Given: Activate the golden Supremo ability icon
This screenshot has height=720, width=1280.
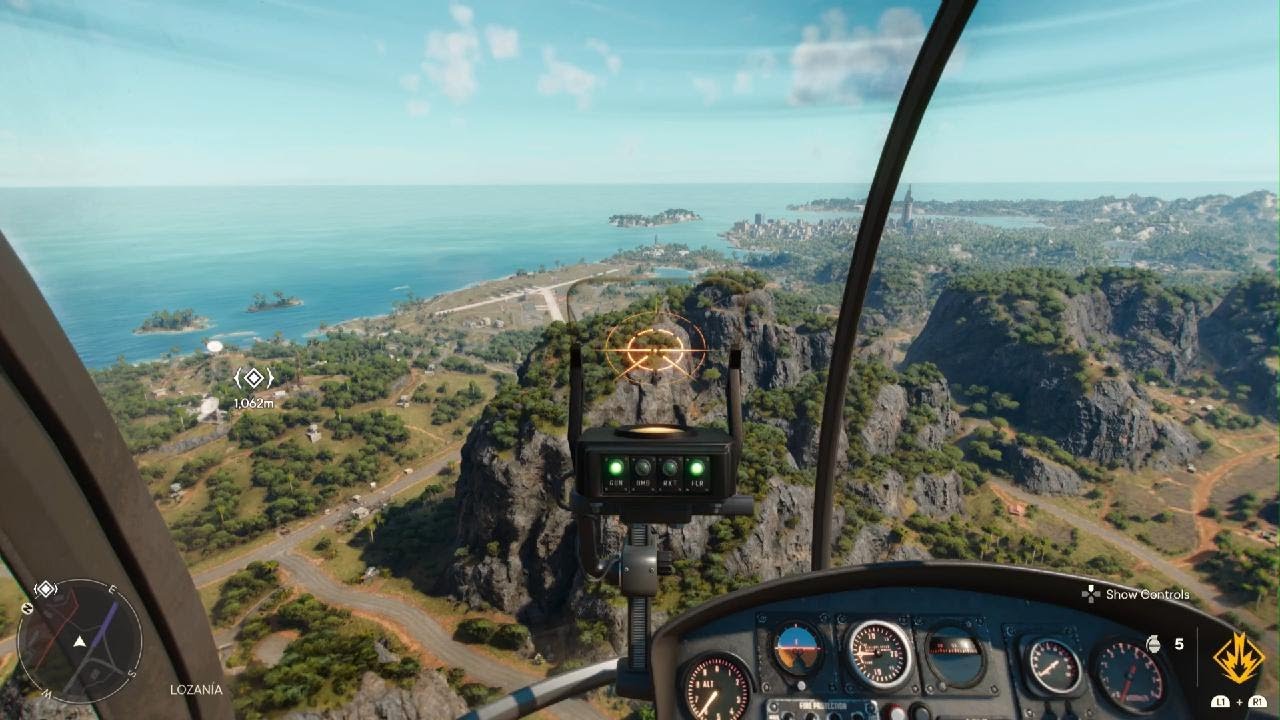Looking at the screenshot, I should 1238,658.
